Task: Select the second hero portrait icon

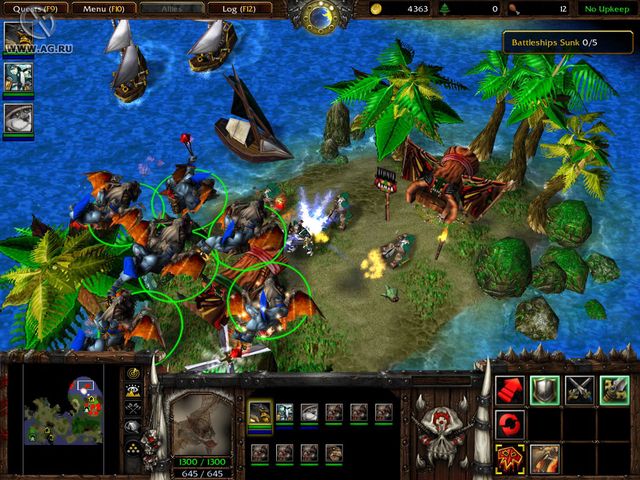Action: click(x=18, y=77)
